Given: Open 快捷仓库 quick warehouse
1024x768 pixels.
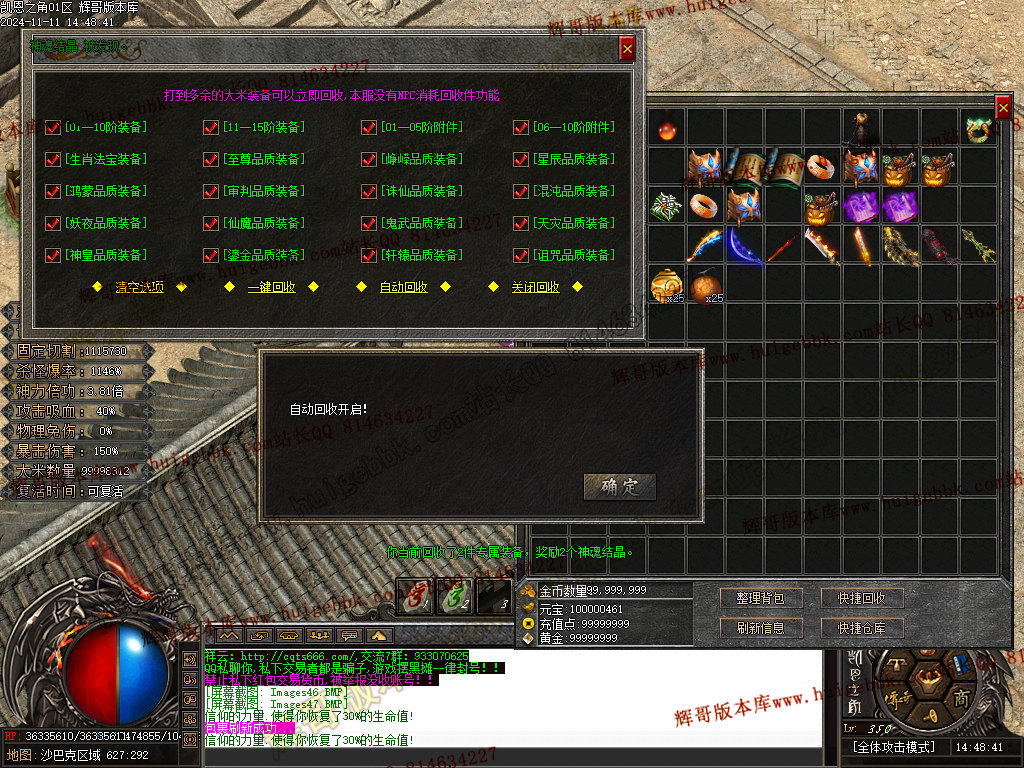Looking at the screenshot, I should tap(862, 628).
